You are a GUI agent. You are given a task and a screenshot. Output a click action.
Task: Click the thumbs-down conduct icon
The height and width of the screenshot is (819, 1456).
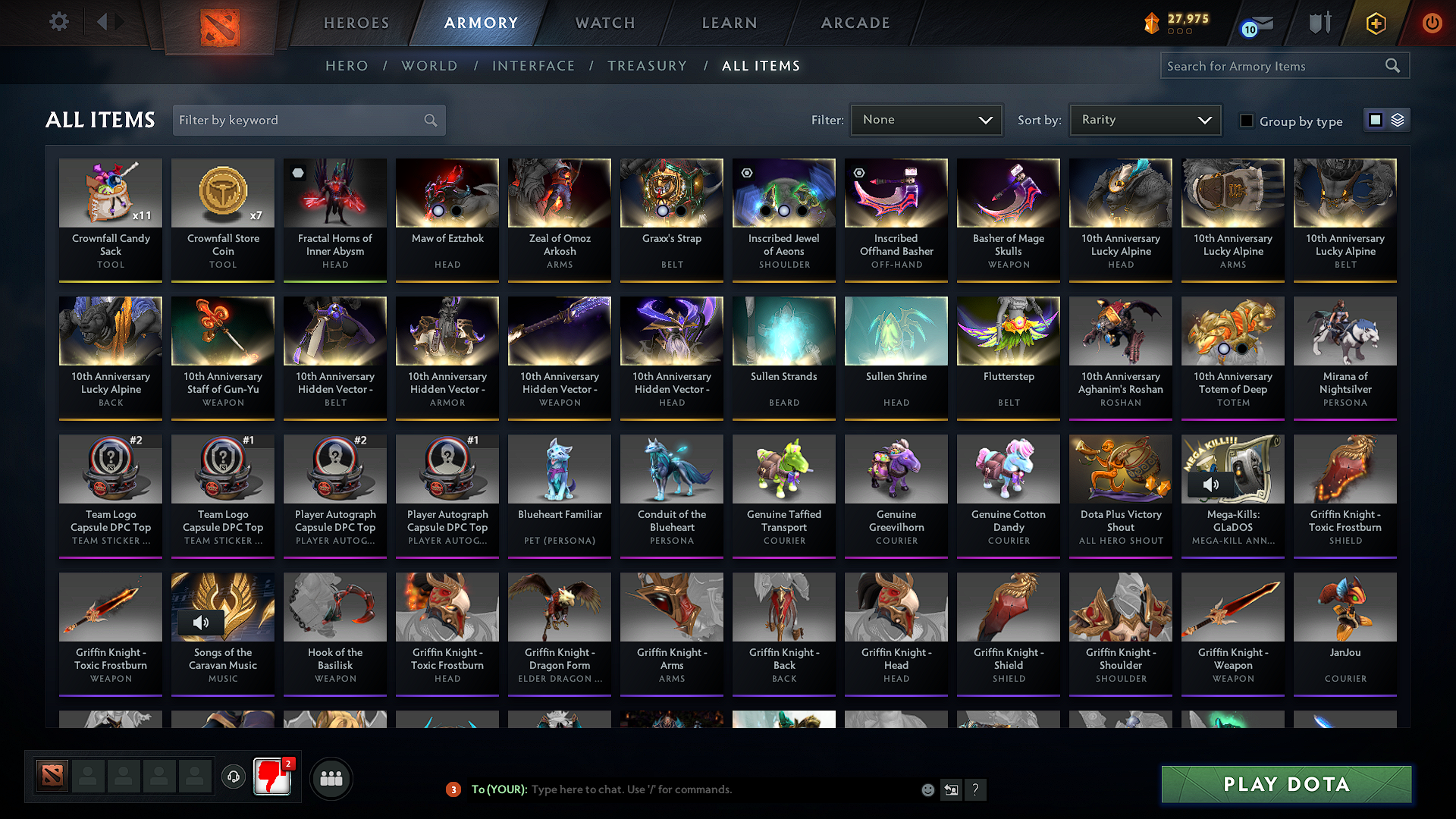pos(272,777)
